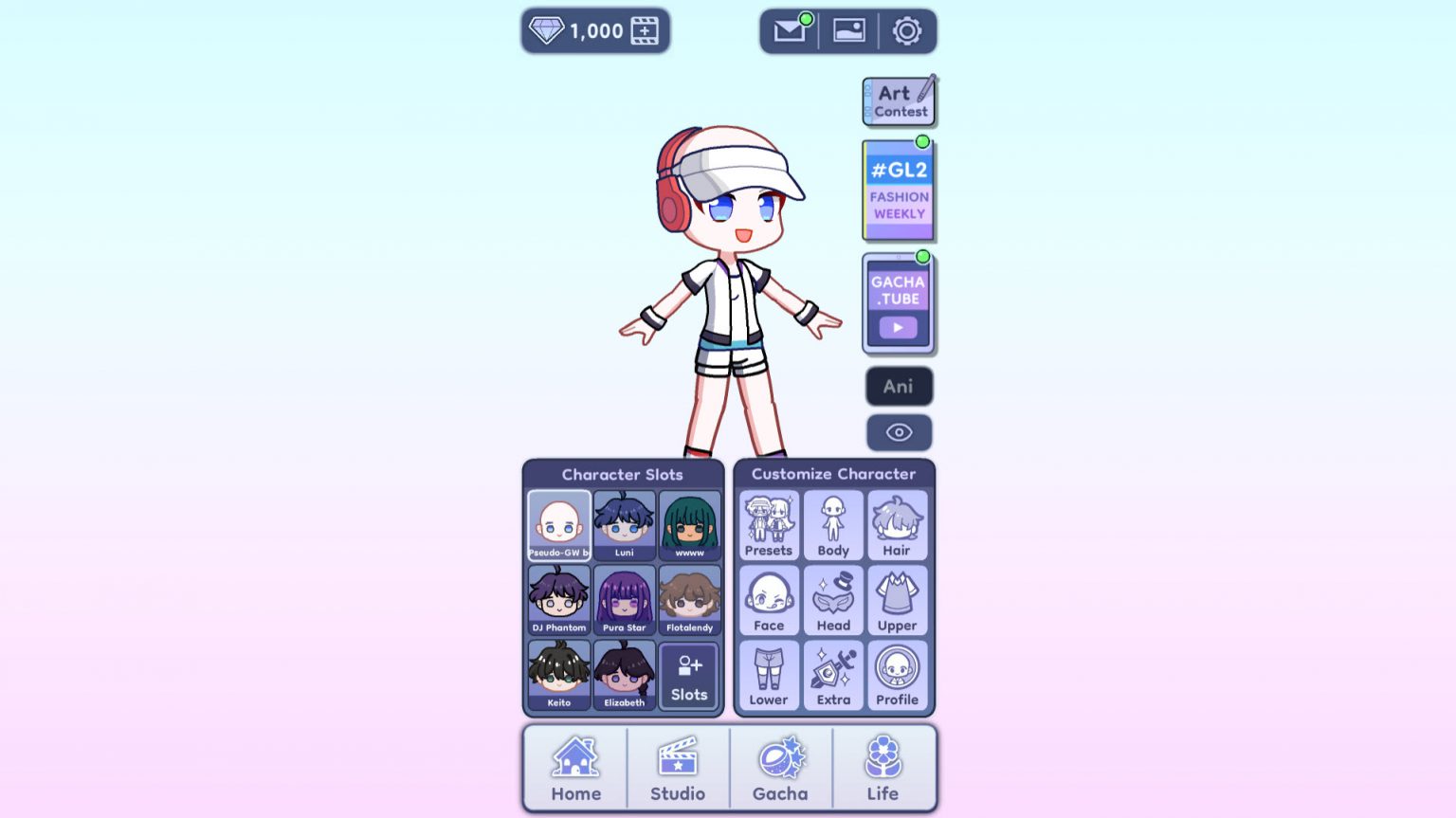The height and width of the screenshot is (818, 1456).
Task: Open the Presets menu
Action: click(x=768, y=526)
